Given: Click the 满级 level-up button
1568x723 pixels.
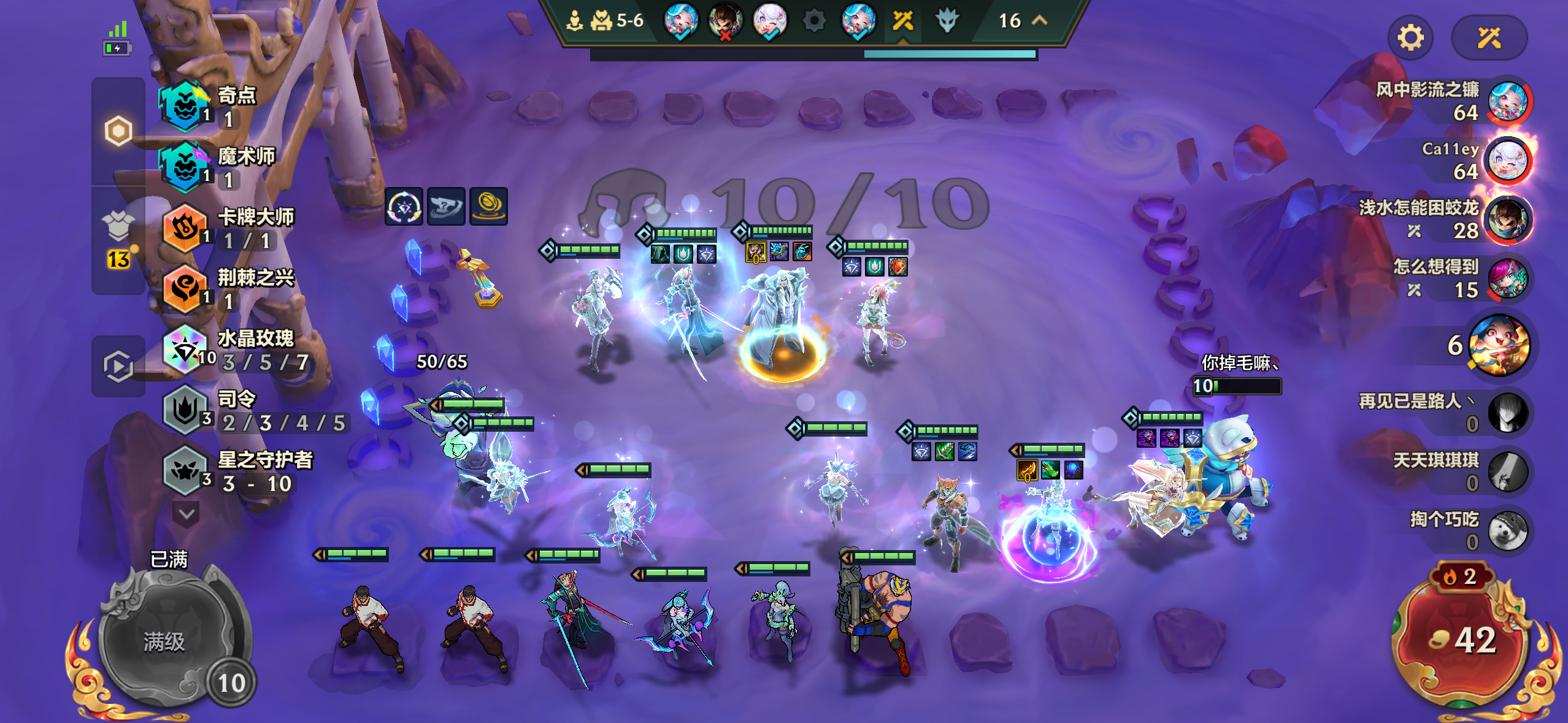Looking at the screenshot, I should point(164,641).
